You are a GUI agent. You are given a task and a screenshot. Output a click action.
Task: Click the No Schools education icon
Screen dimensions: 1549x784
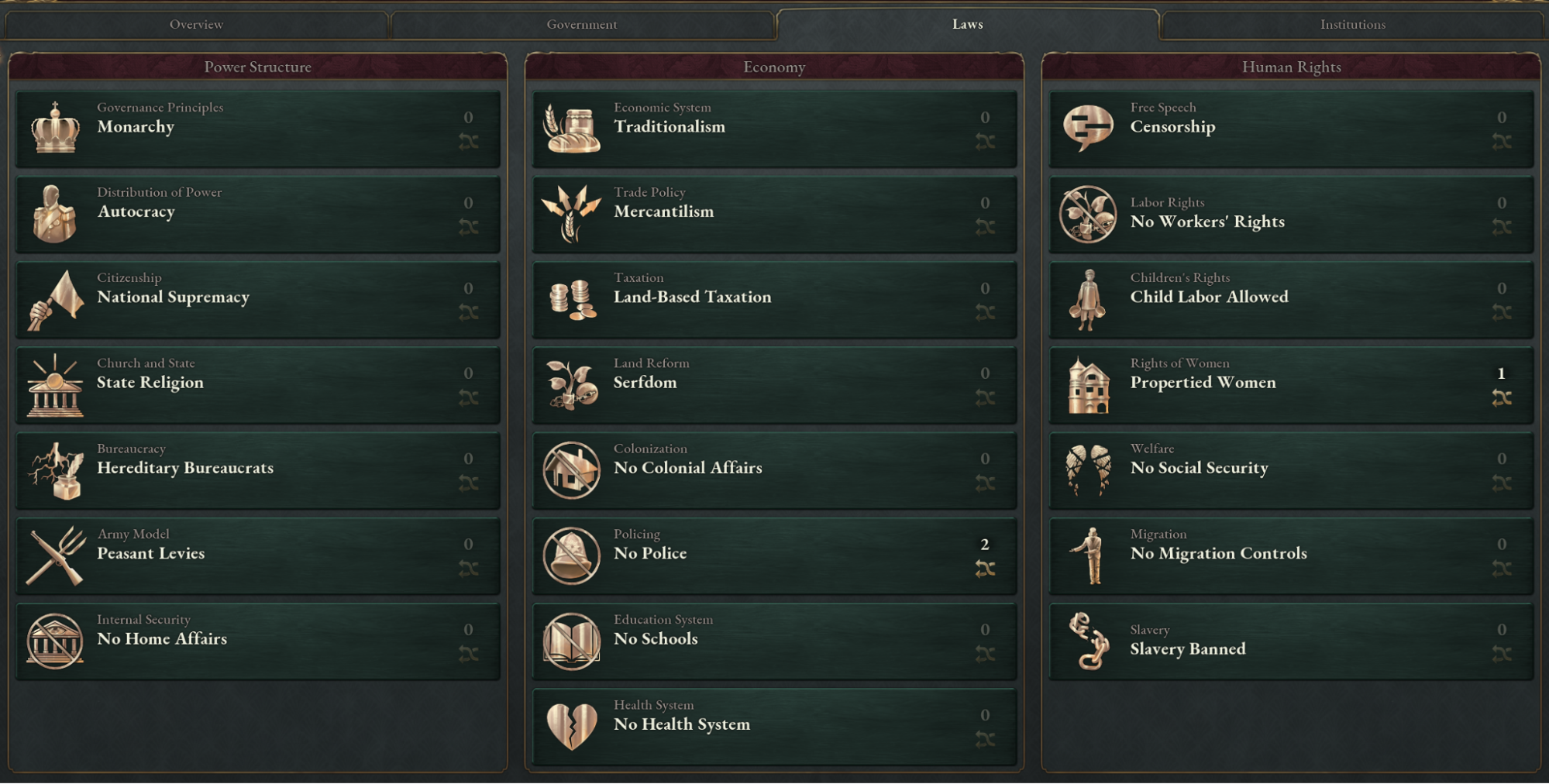pyautogui.click(x=571, y=641)
